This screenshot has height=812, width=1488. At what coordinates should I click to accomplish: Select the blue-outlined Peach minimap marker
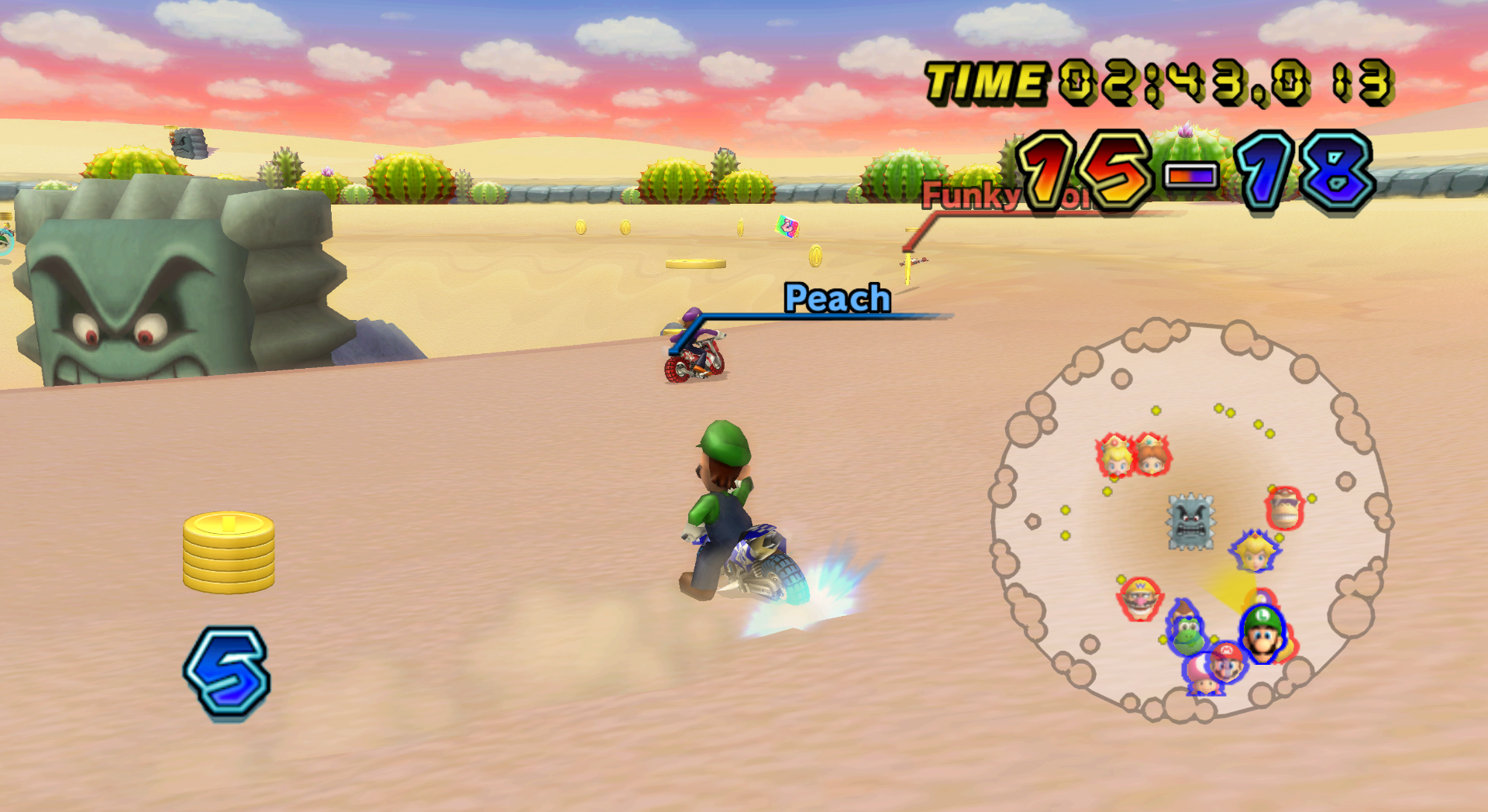1254,552
